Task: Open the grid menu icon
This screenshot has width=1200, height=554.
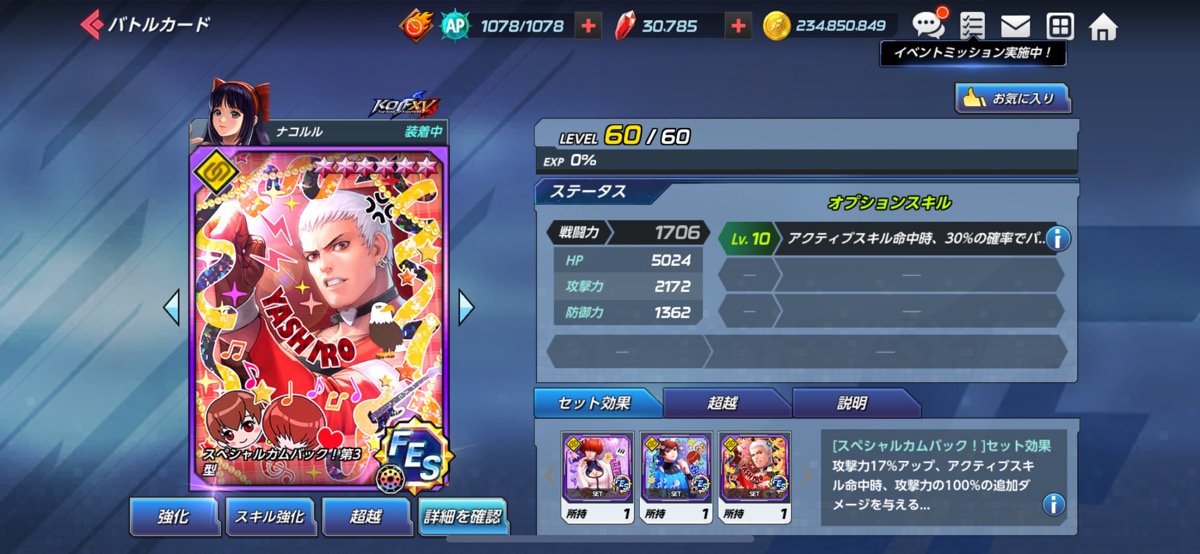Action: coord(1059,26)
